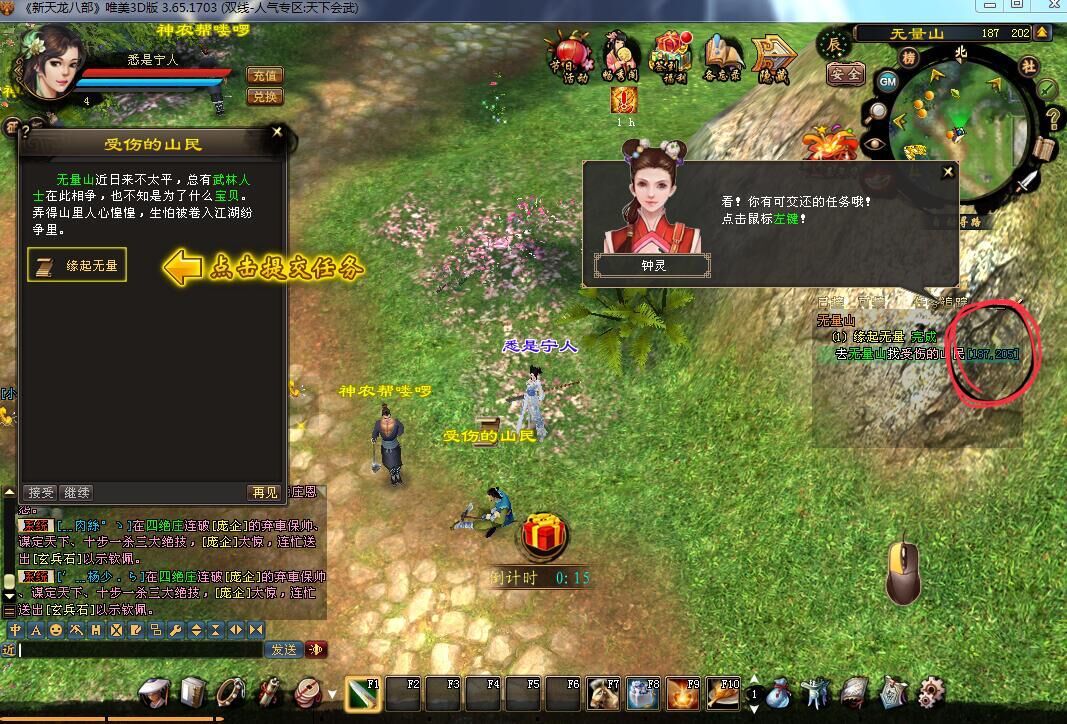Select the F1 green sword skill slot

[x=363, y=694]
